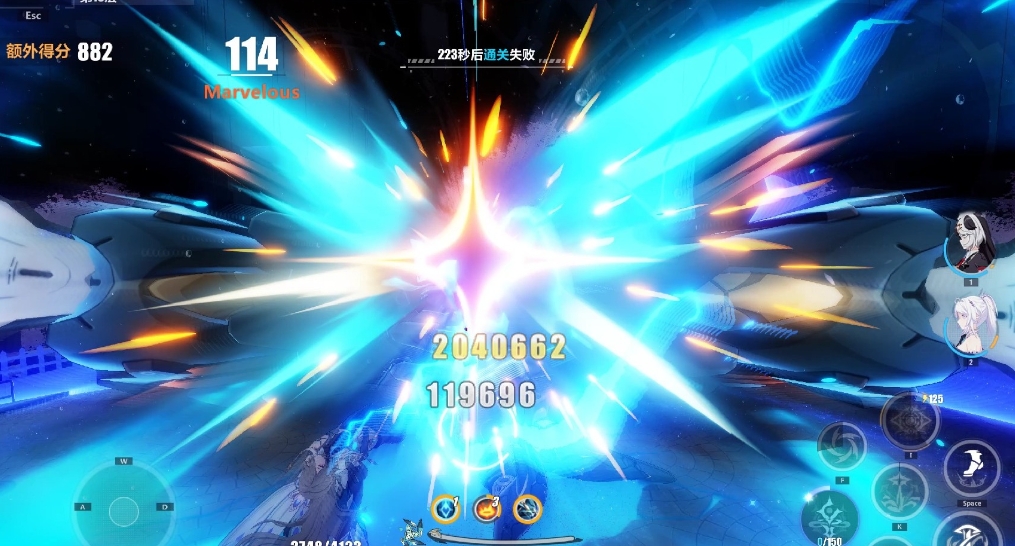Select the blue slash buff icon
This screenshot has height=546, width=1015.
pyautogui.click(x=527, y=509)
